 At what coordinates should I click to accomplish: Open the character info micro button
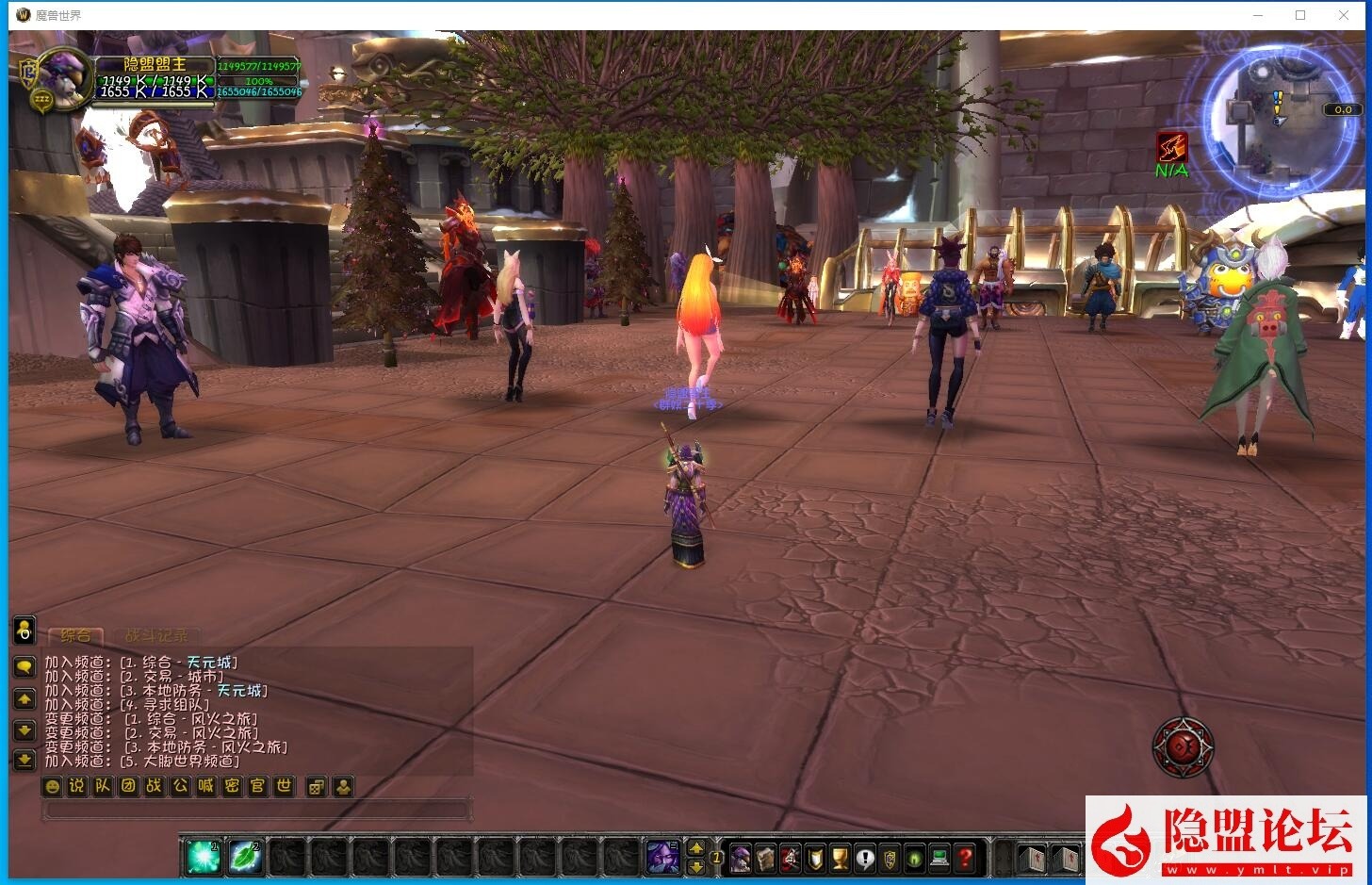pyautogui.click(x=741, y=858)
